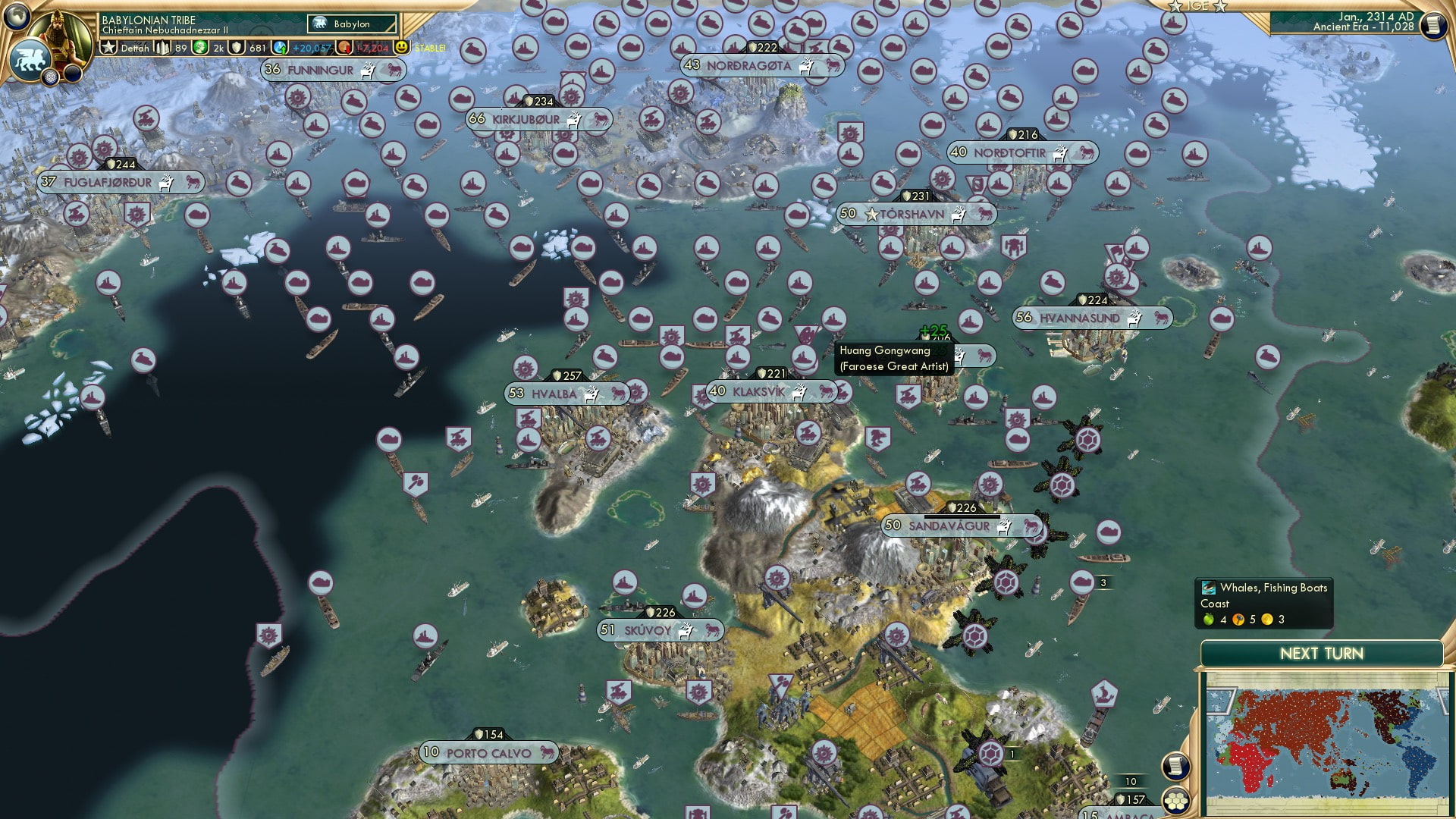
Task: Open the Civilopedia scroll icon top right
Action: tap(1435, 27)
